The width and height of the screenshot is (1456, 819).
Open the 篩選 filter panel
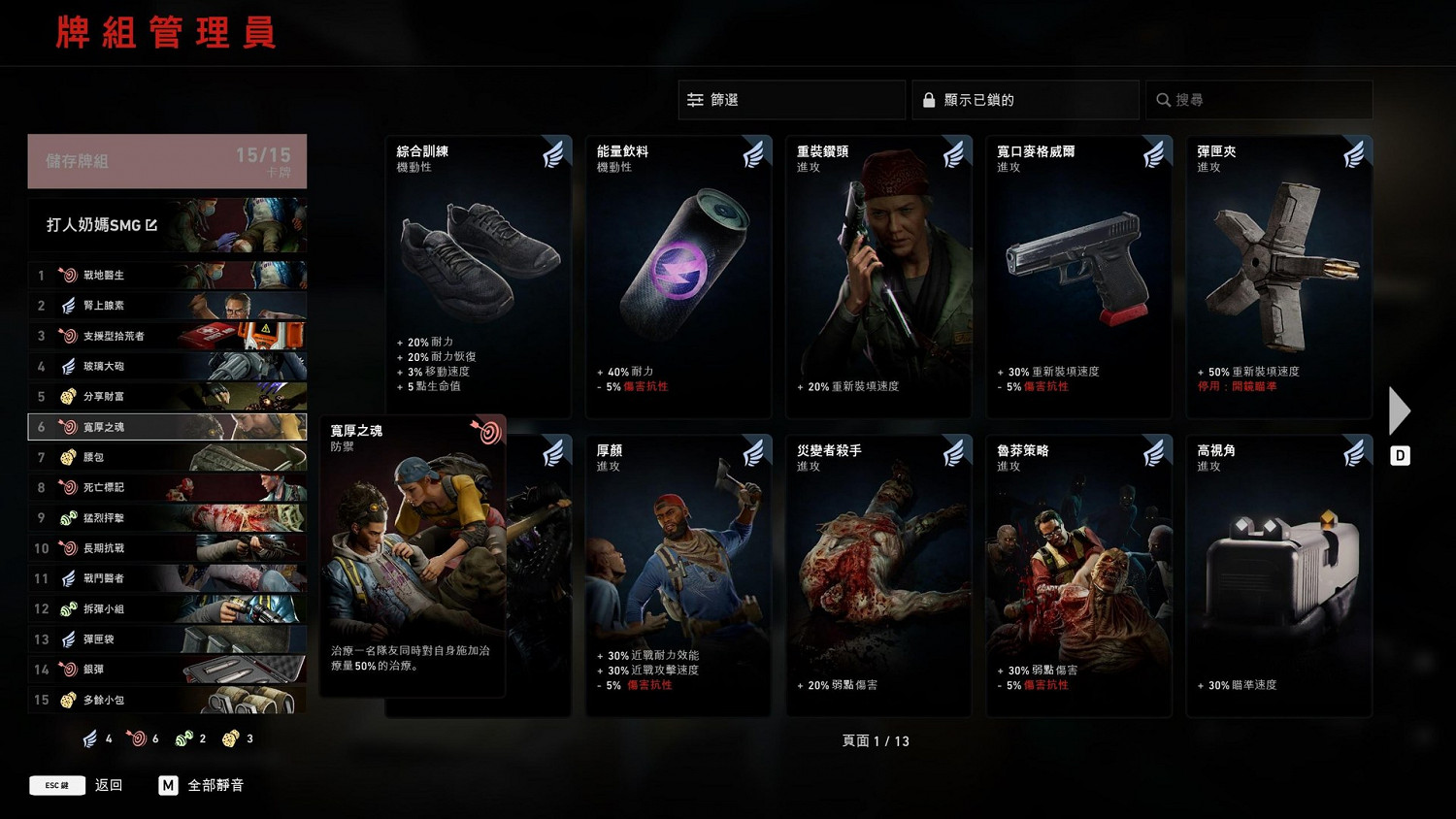pos(790,99)
